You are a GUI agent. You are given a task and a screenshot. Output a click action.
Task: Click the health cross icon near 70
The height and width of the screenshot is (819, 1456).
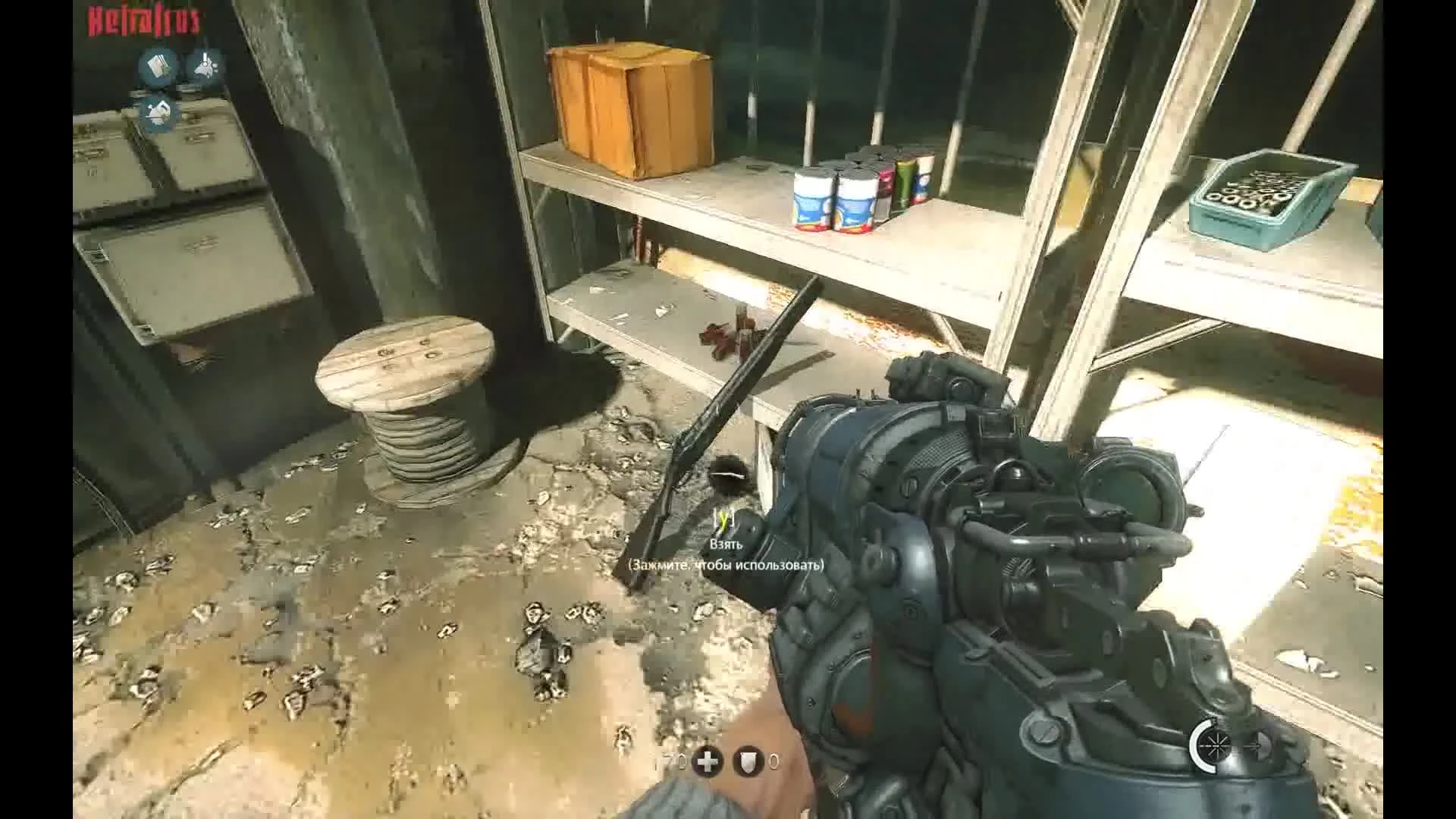point(708,761)
